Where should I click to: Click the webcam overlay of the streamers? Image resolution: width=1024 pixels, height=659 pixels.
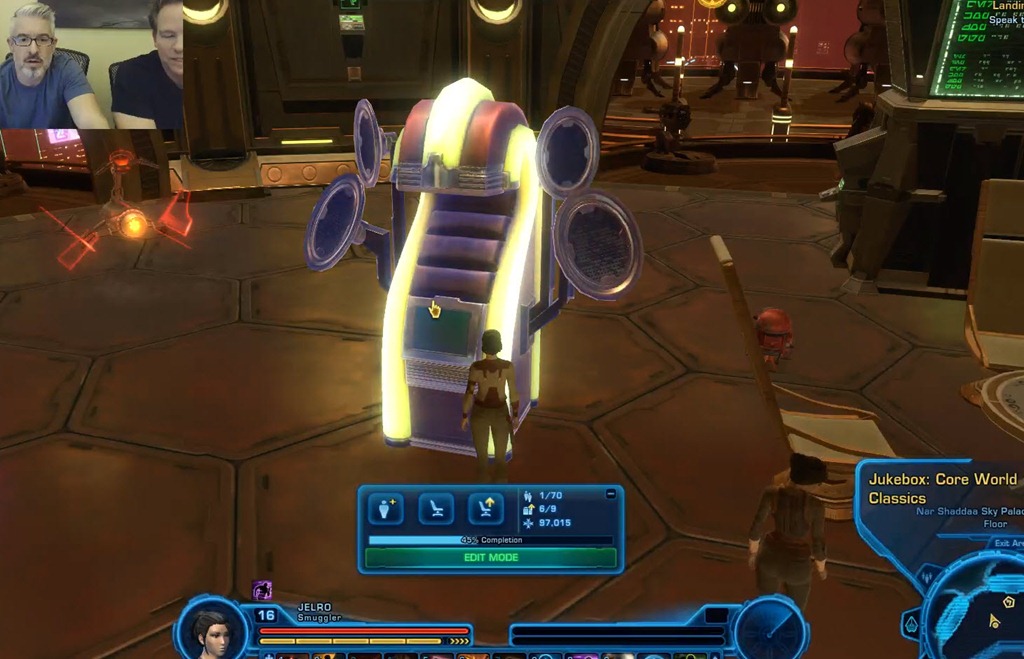[91, 64]
